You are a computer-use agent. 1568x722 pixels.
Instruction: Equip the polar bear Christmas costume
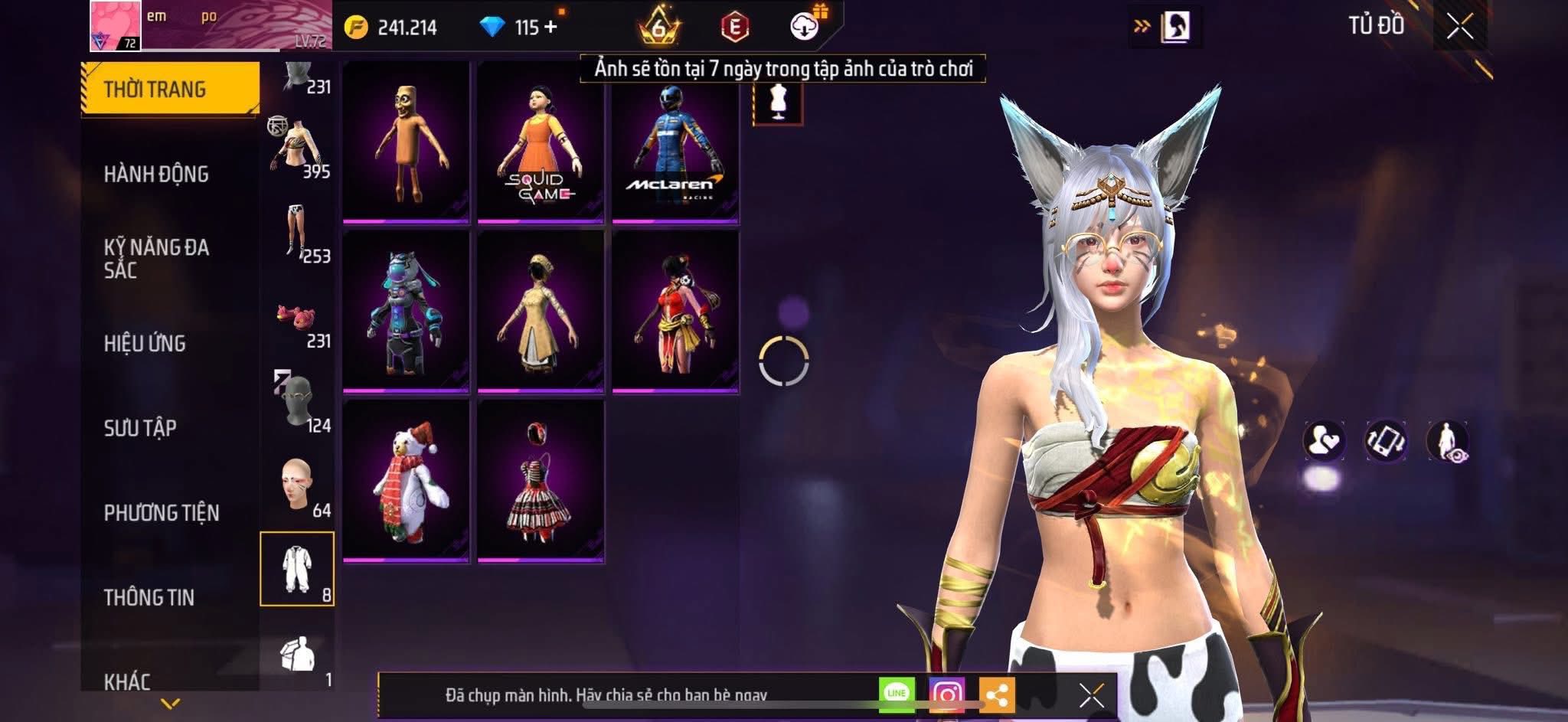pos(406,482)
